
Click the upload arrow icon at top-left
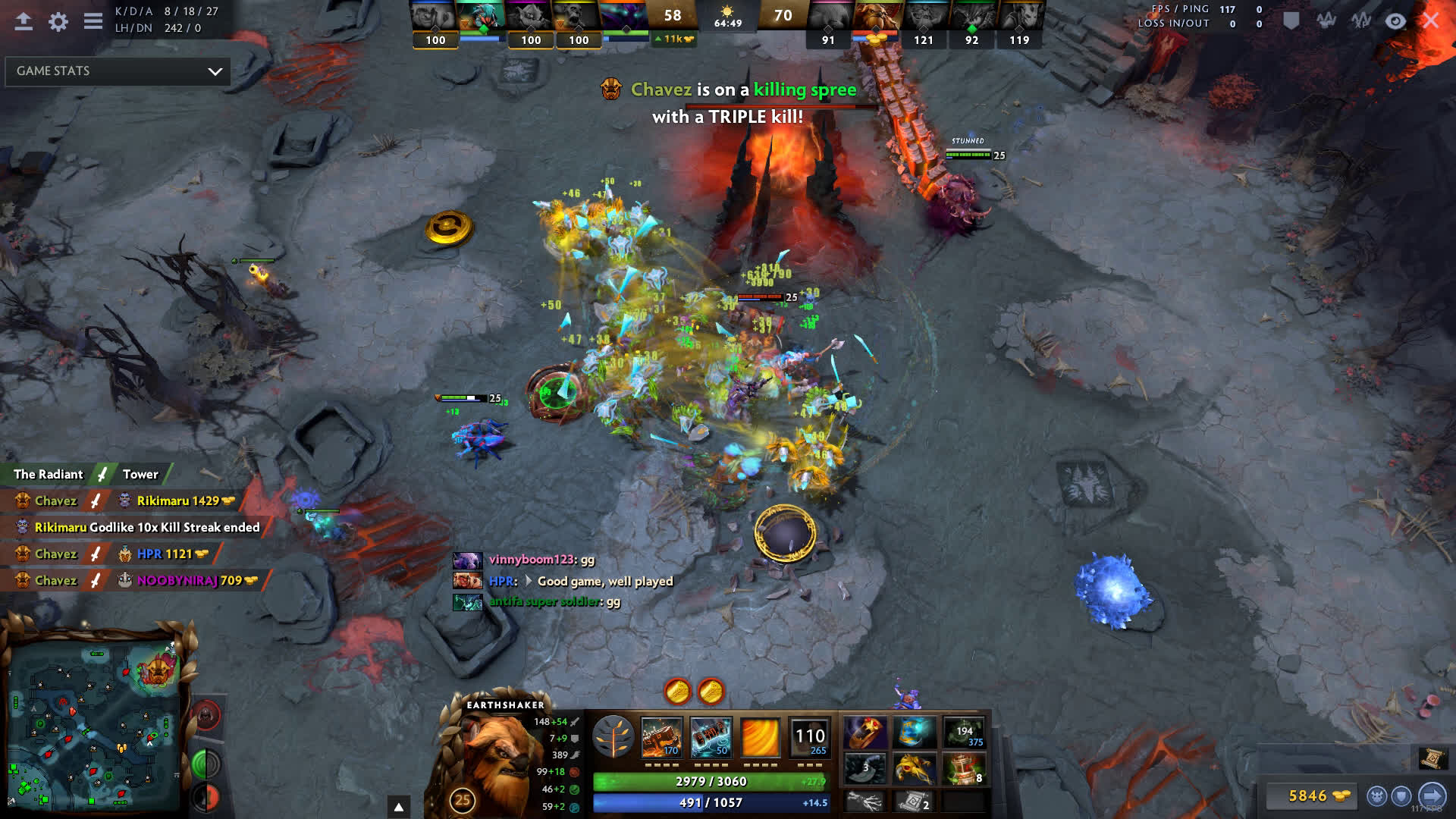point(24,21)
